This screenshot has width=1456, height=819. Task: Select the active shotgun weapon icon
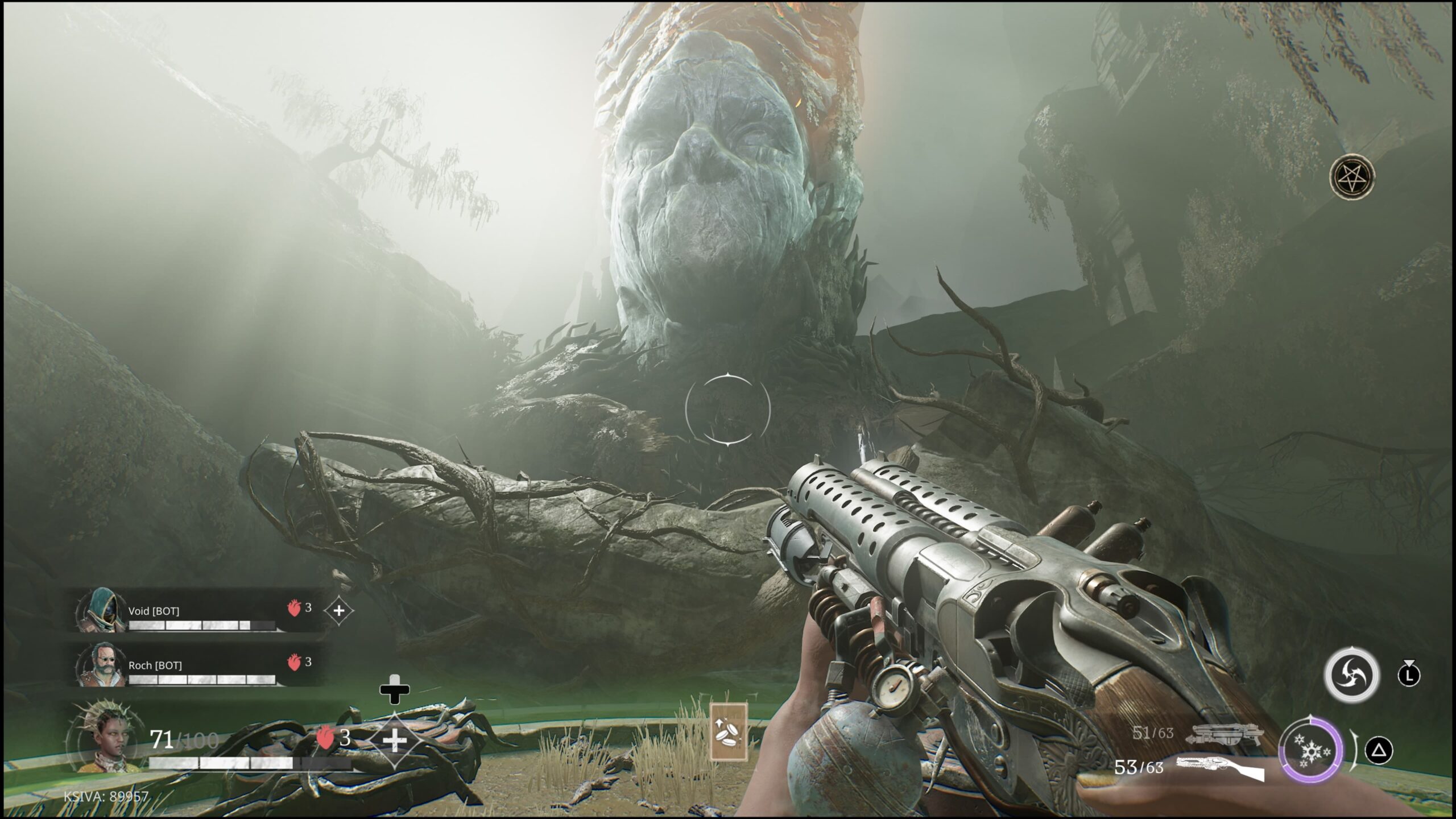(x=1221, y=768)
